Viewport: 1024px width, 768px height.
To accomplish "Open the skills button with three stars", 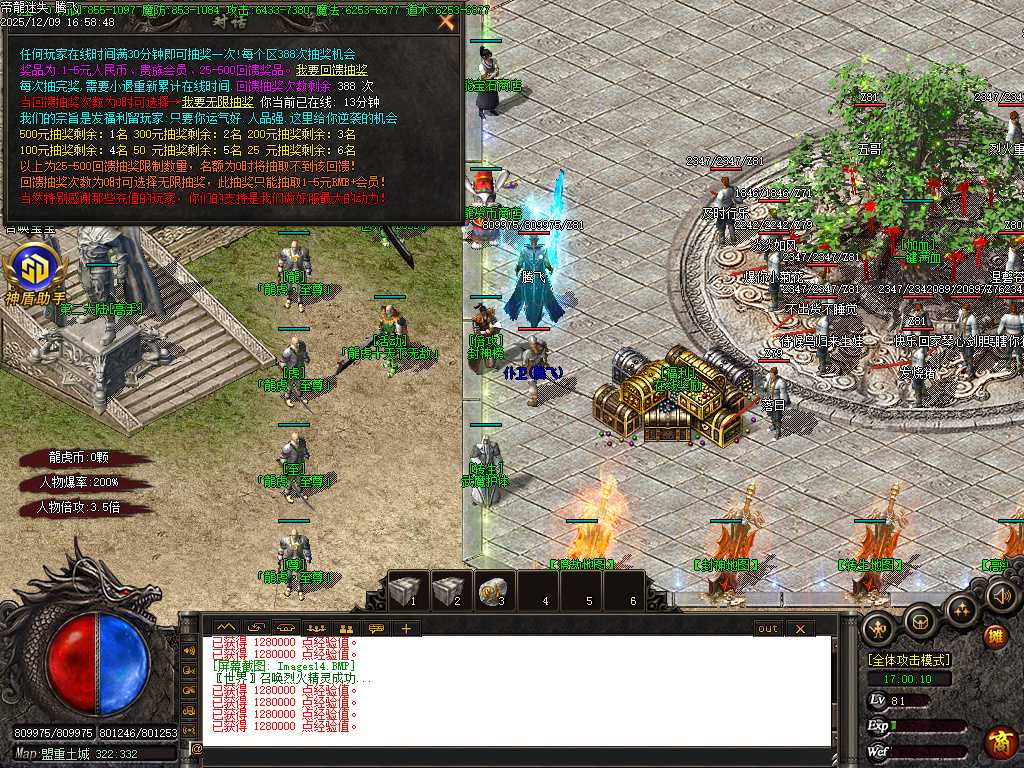I will 962,609.
